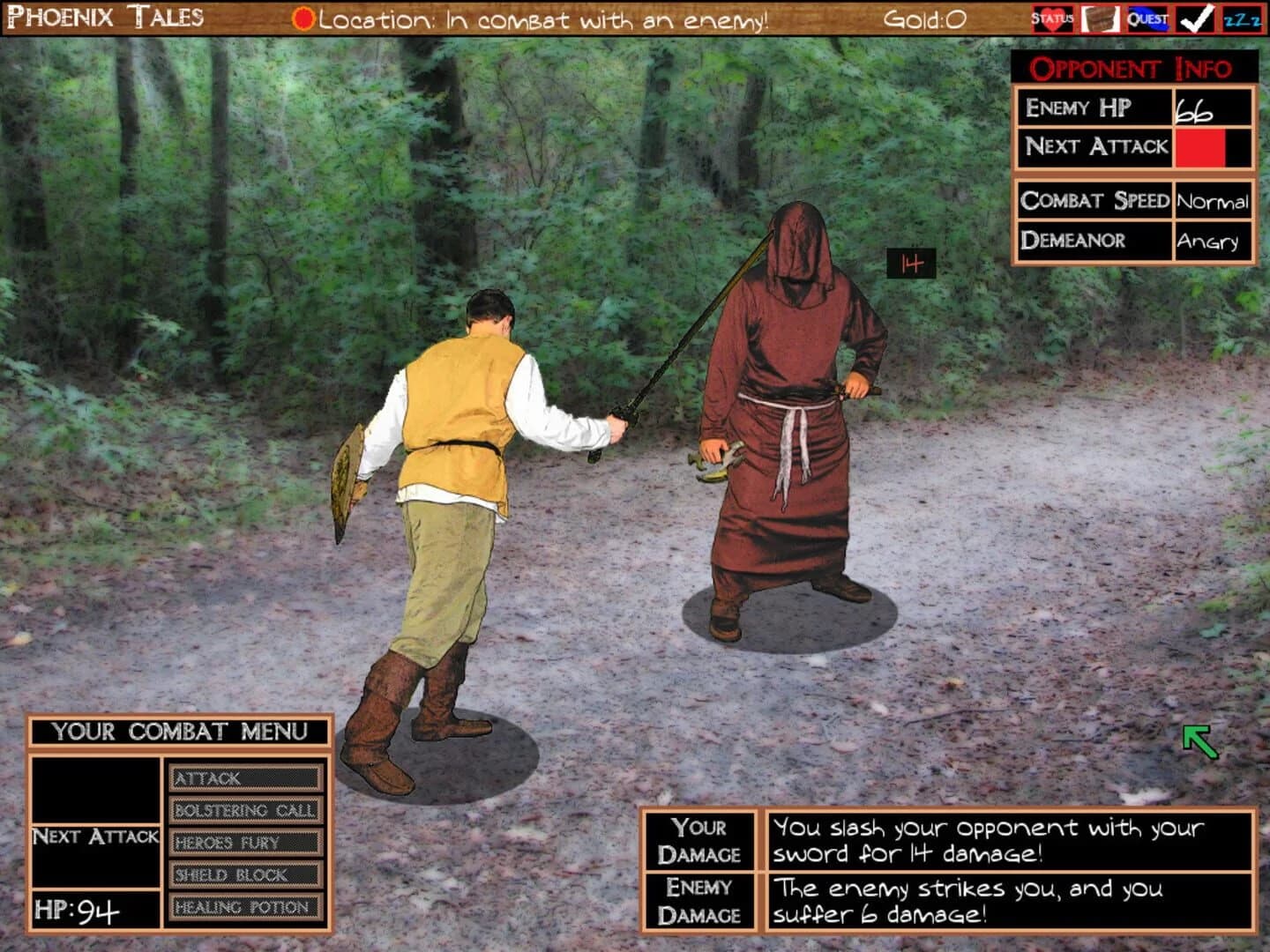Open the Status panel with the heart icon
Viewport: 1270px width, 952px height.
coord(1057,16)
